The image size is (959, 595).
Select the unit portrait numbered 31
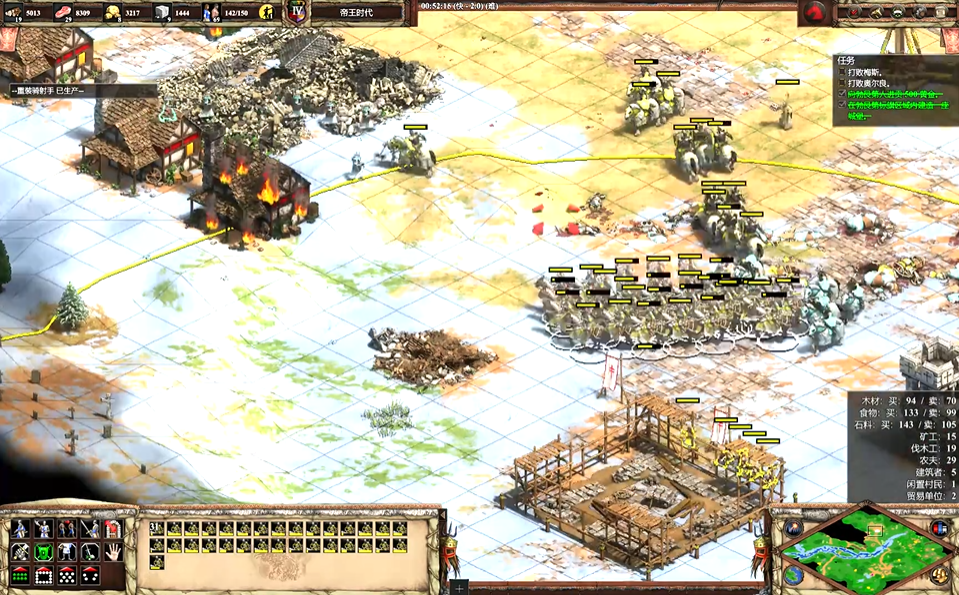point(157,528)
